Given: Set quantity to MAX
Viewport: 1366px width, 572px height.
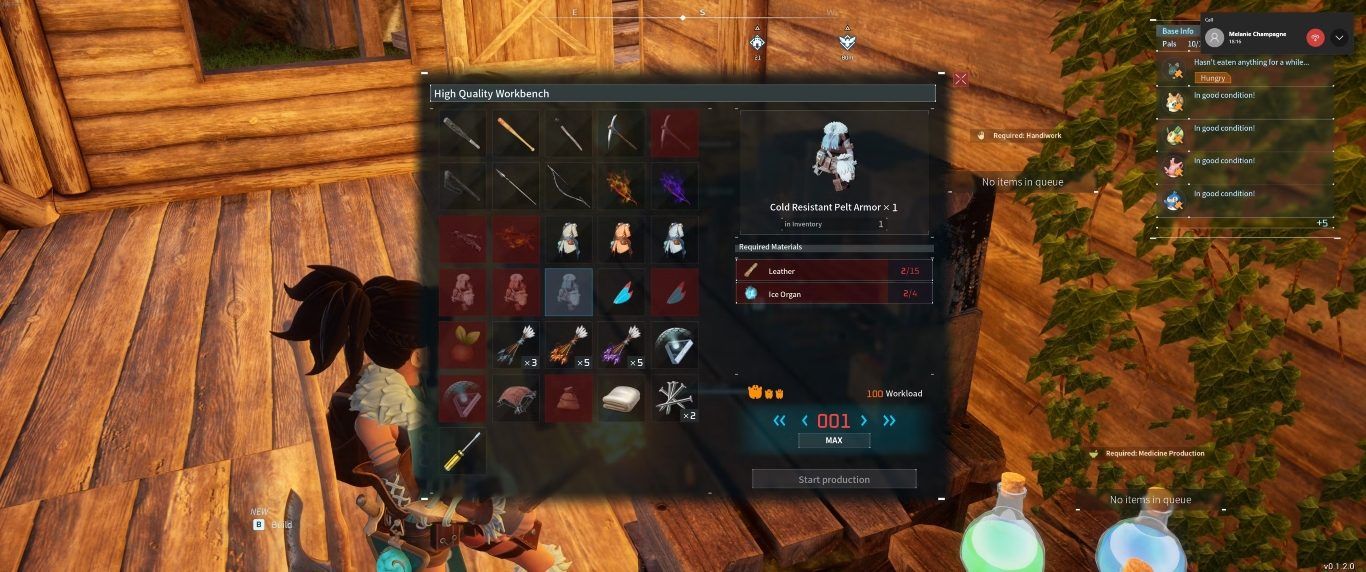Looking at the screenshot, I should (x=834, y=441).
